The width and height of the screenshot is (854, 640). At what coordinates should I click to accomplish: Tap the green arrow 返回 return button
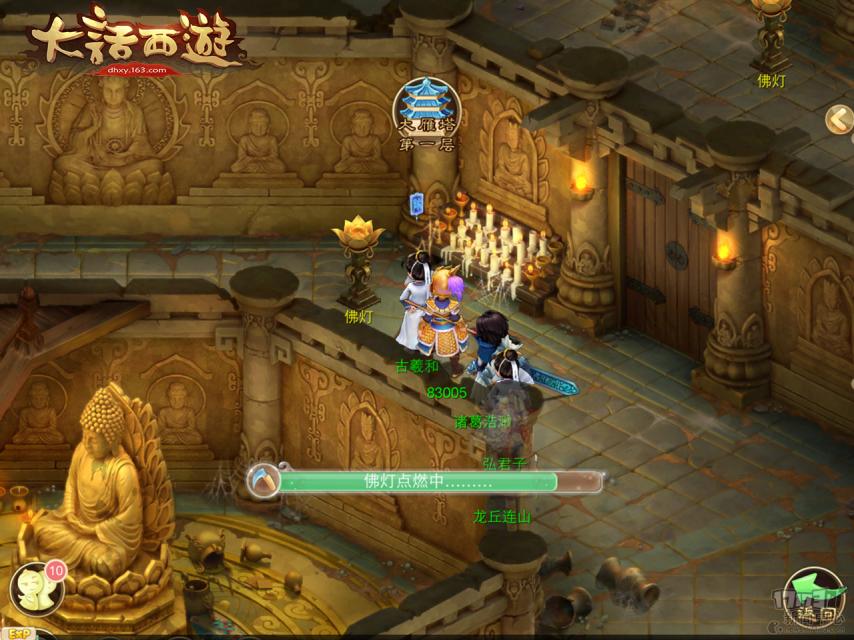click(812, 595)
